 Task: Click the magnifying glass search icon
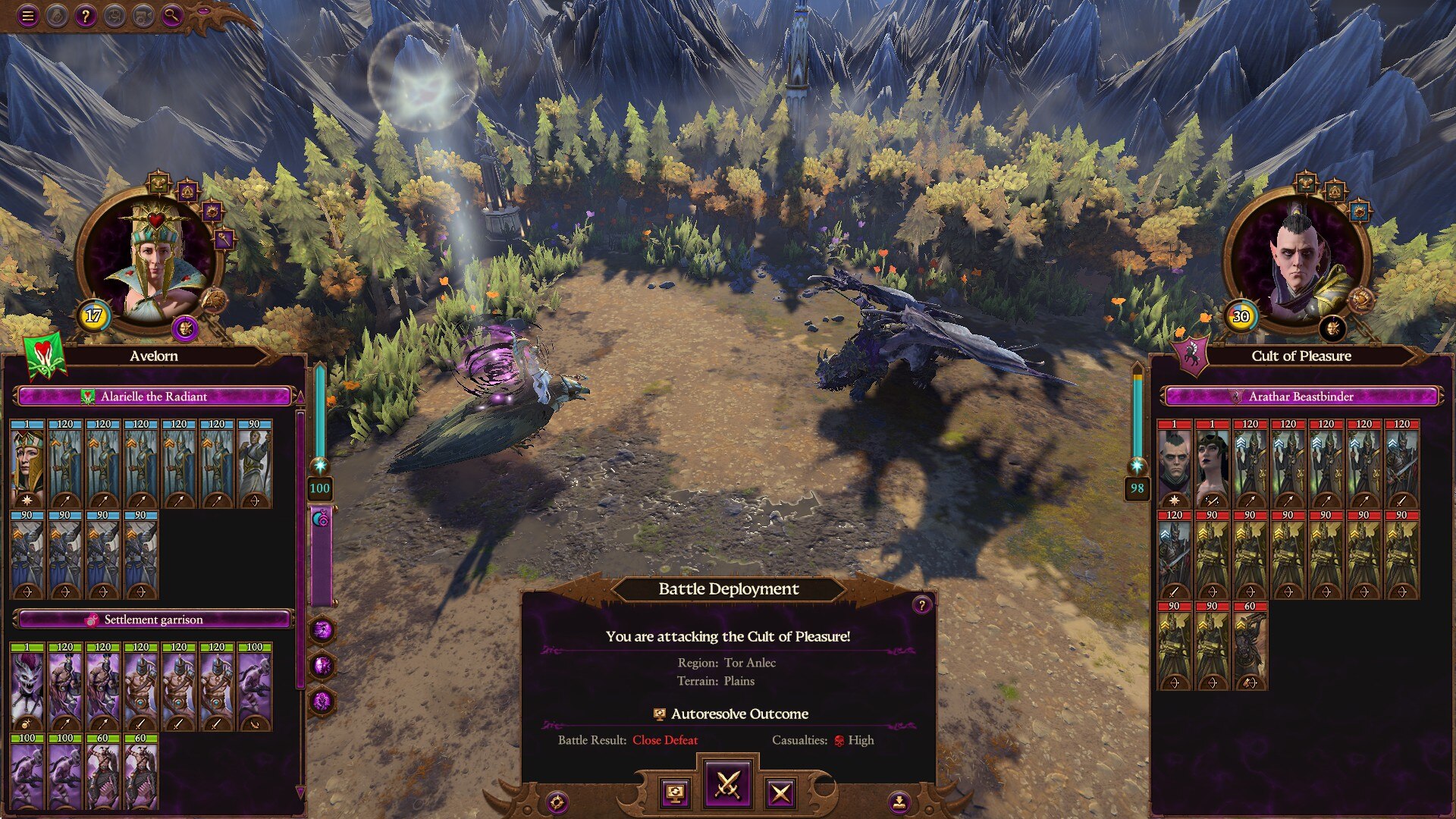[x=172, y=15]
